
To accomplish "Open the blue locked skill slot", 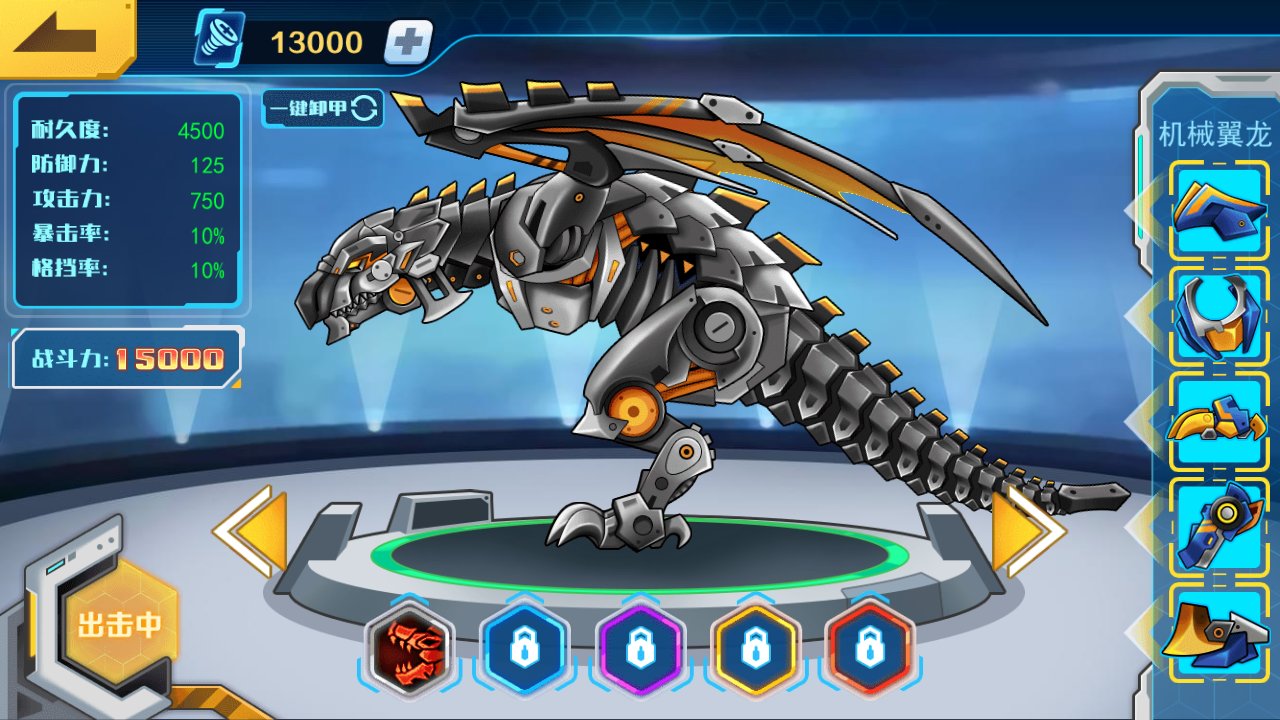I will pos(525,649).
